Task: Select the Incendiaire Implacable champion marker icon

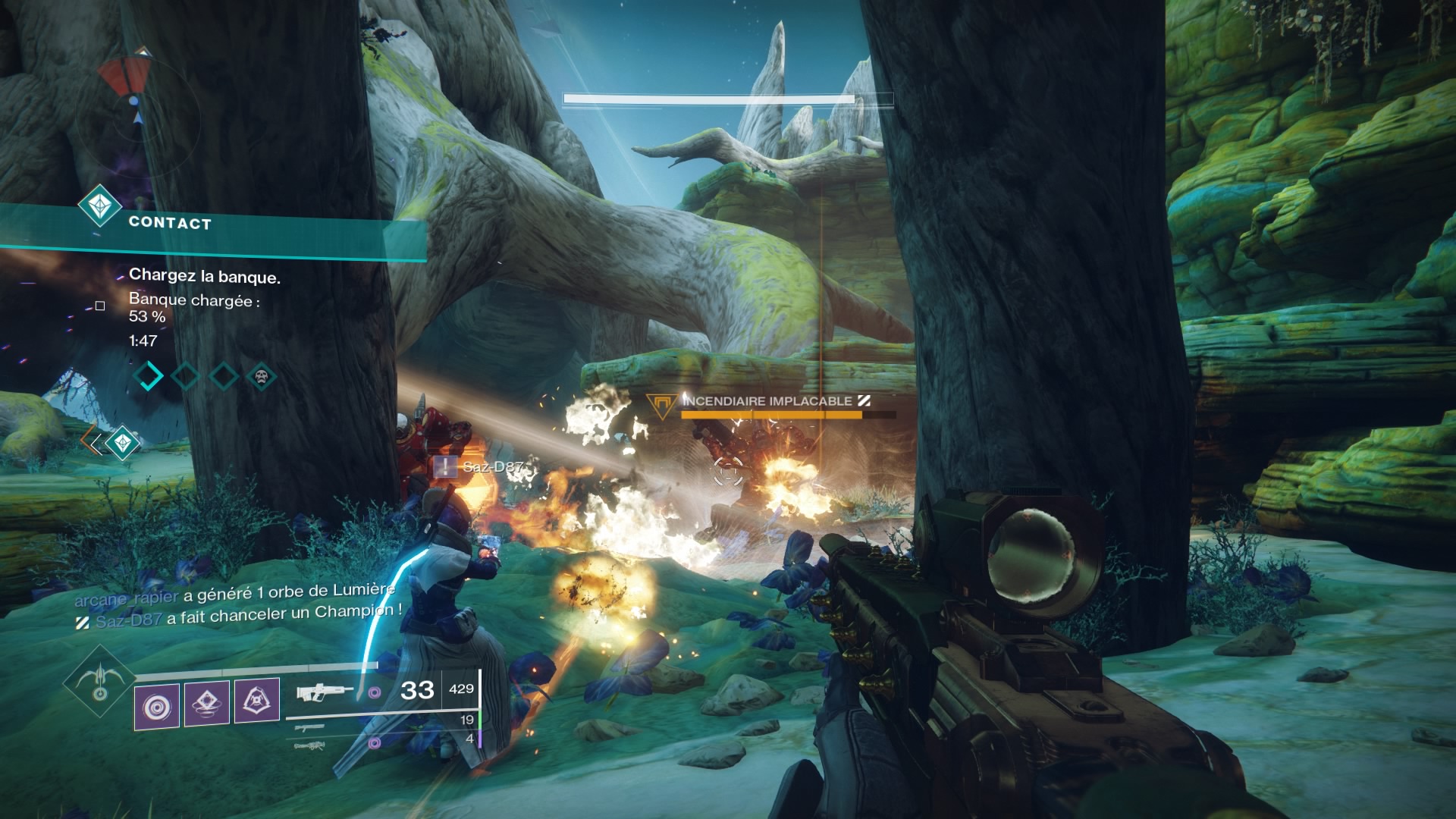Action: (x=661, y=404)
